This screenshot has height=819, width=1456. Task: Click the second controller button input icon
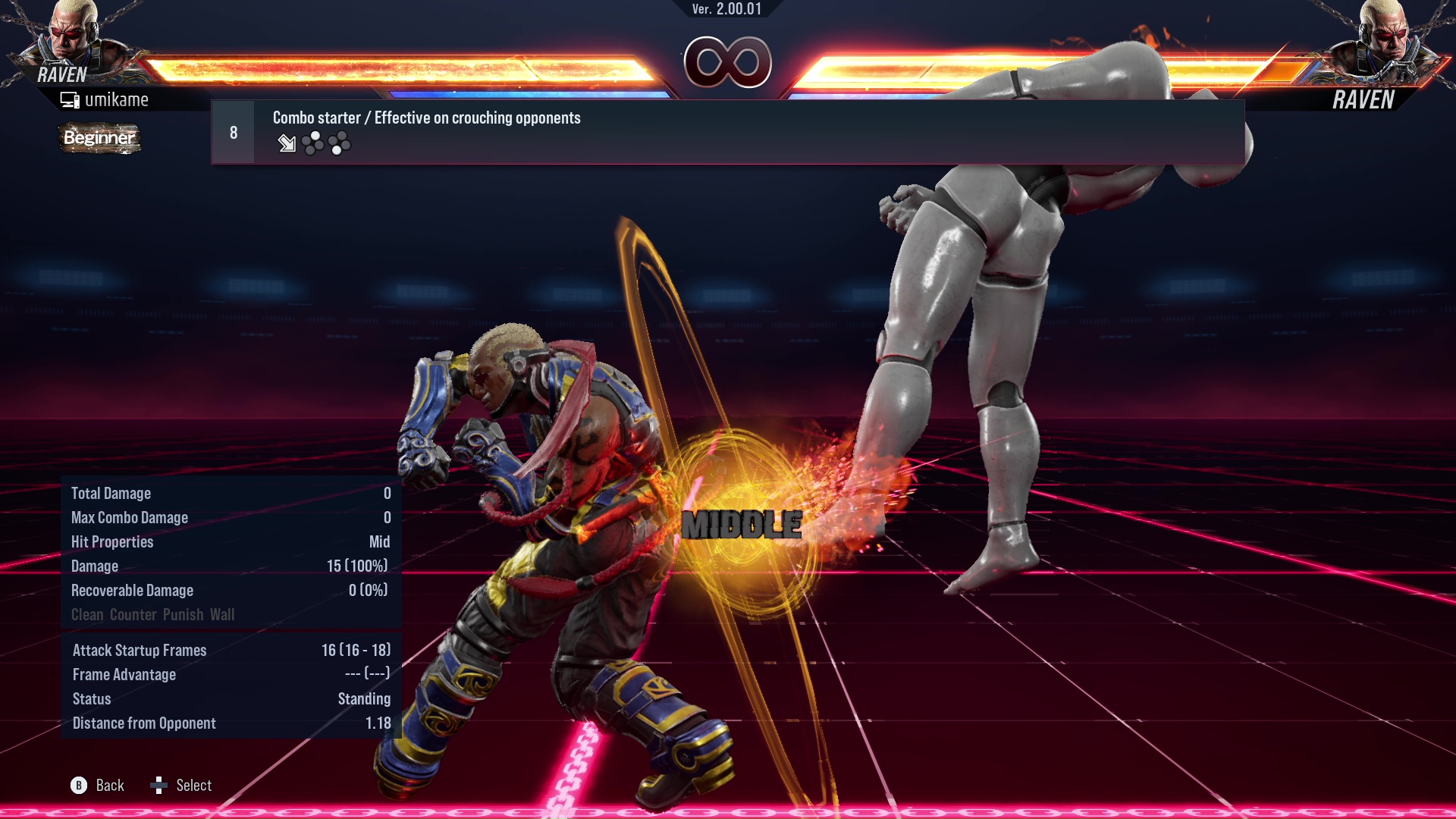click(x=339, y=144)
